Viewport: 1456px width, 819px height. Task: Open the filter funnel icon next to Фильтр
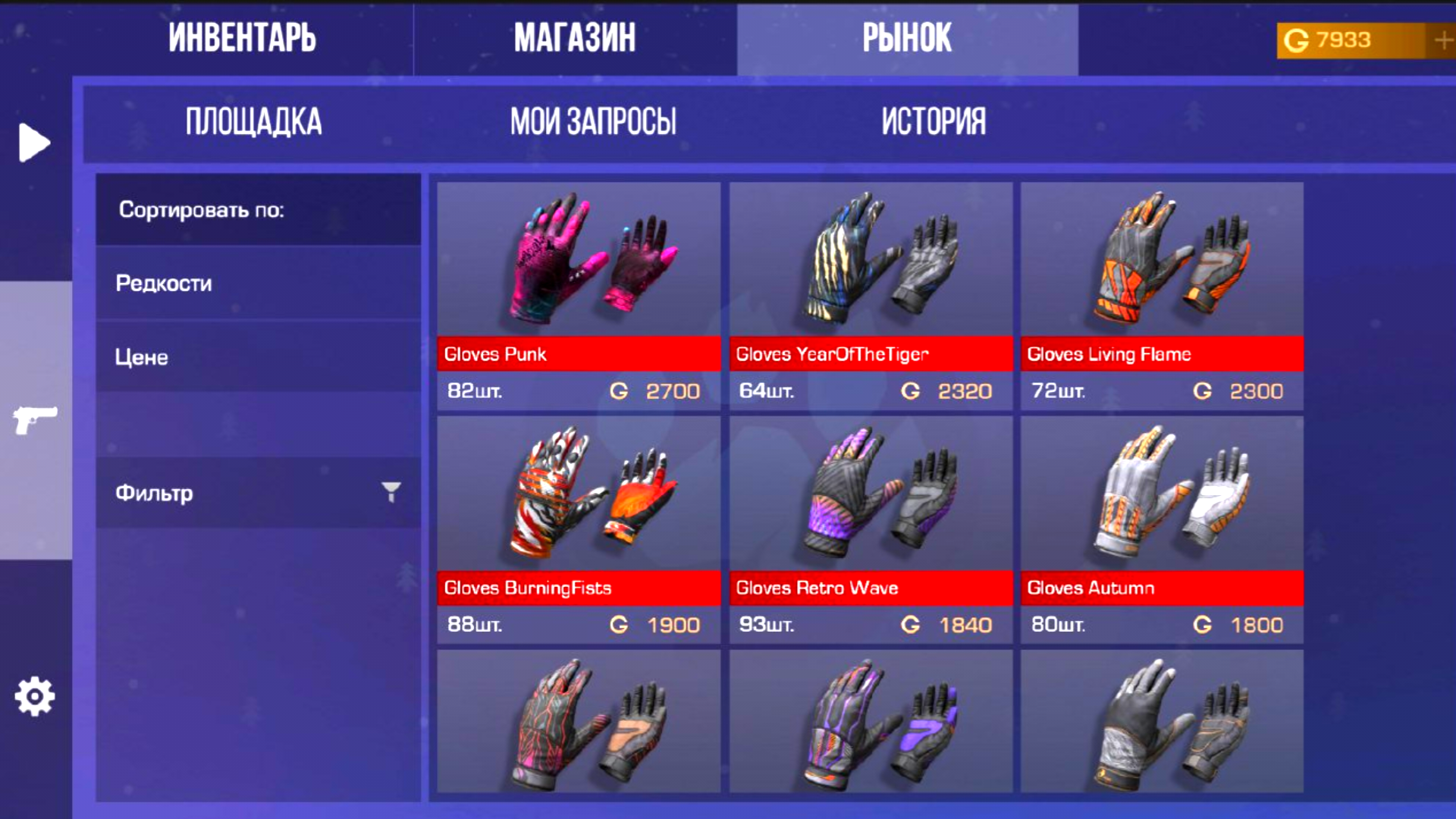tap(390, 492)
